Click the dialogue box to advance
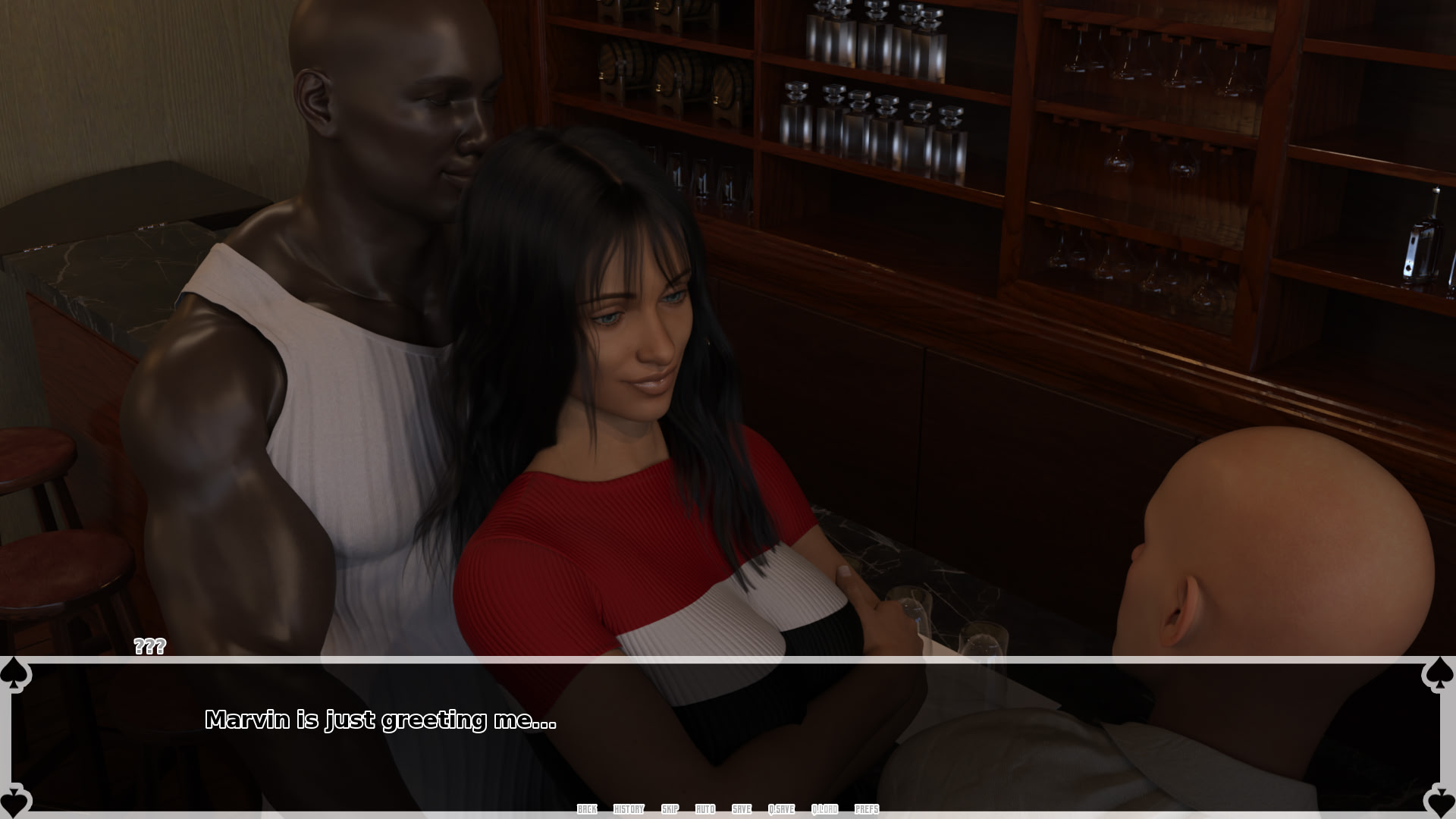 (x=728, y=736)
